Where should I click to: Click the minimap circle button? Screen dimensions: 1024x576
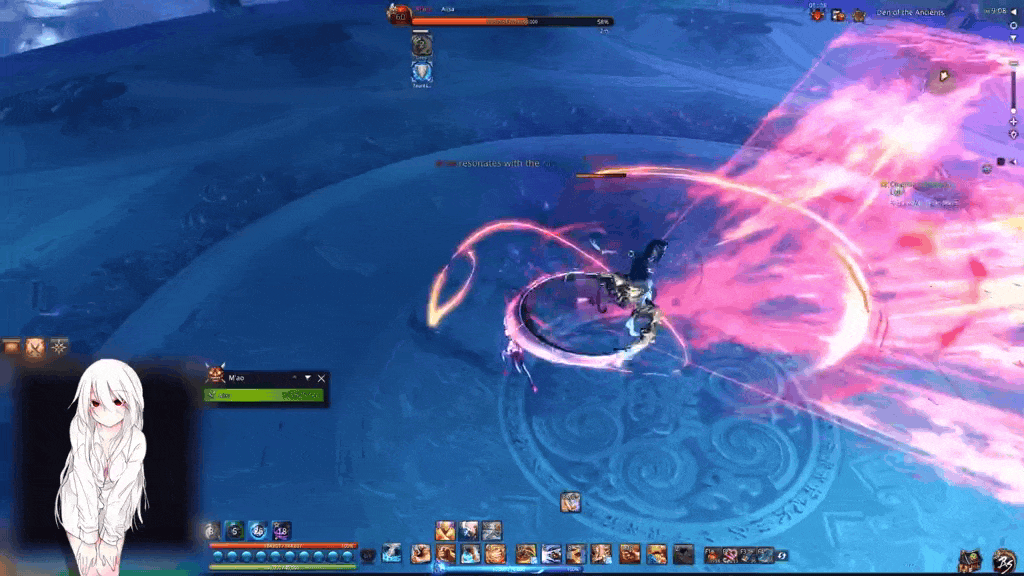pyautogui.click(x=1013, y=25)
